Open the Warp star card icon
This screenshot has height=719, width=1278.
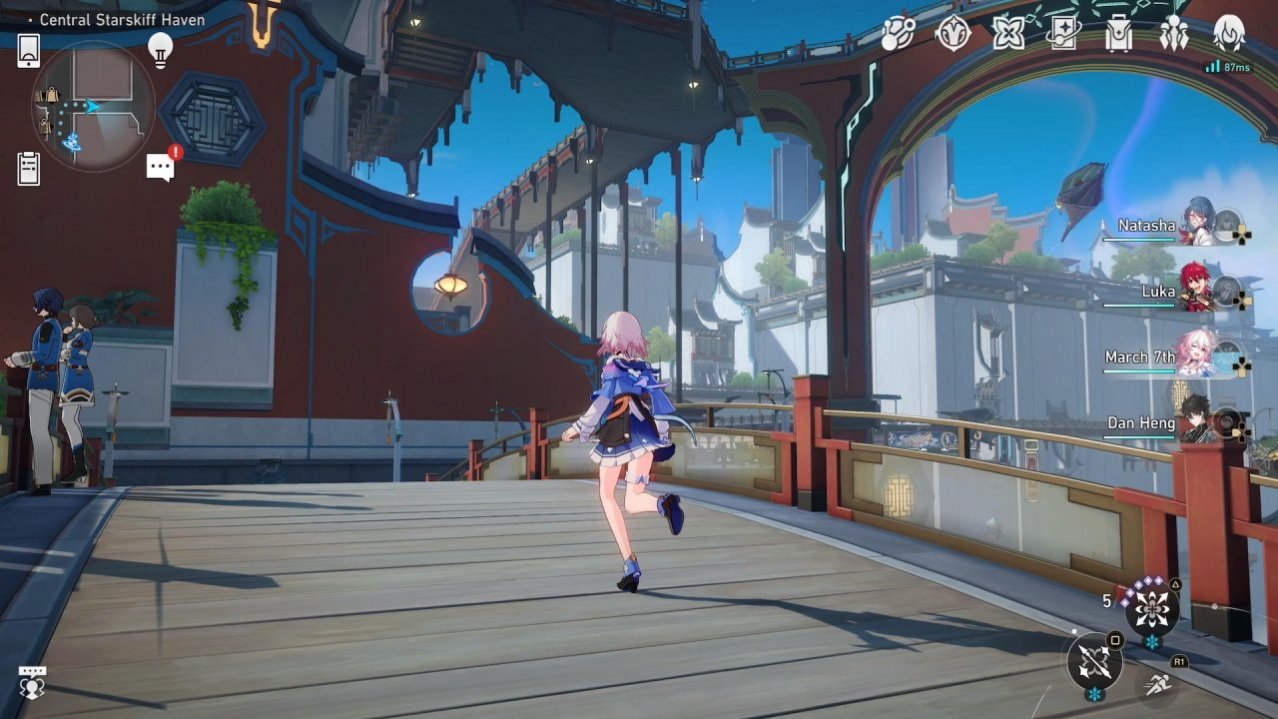click(x=1063, y=35)
